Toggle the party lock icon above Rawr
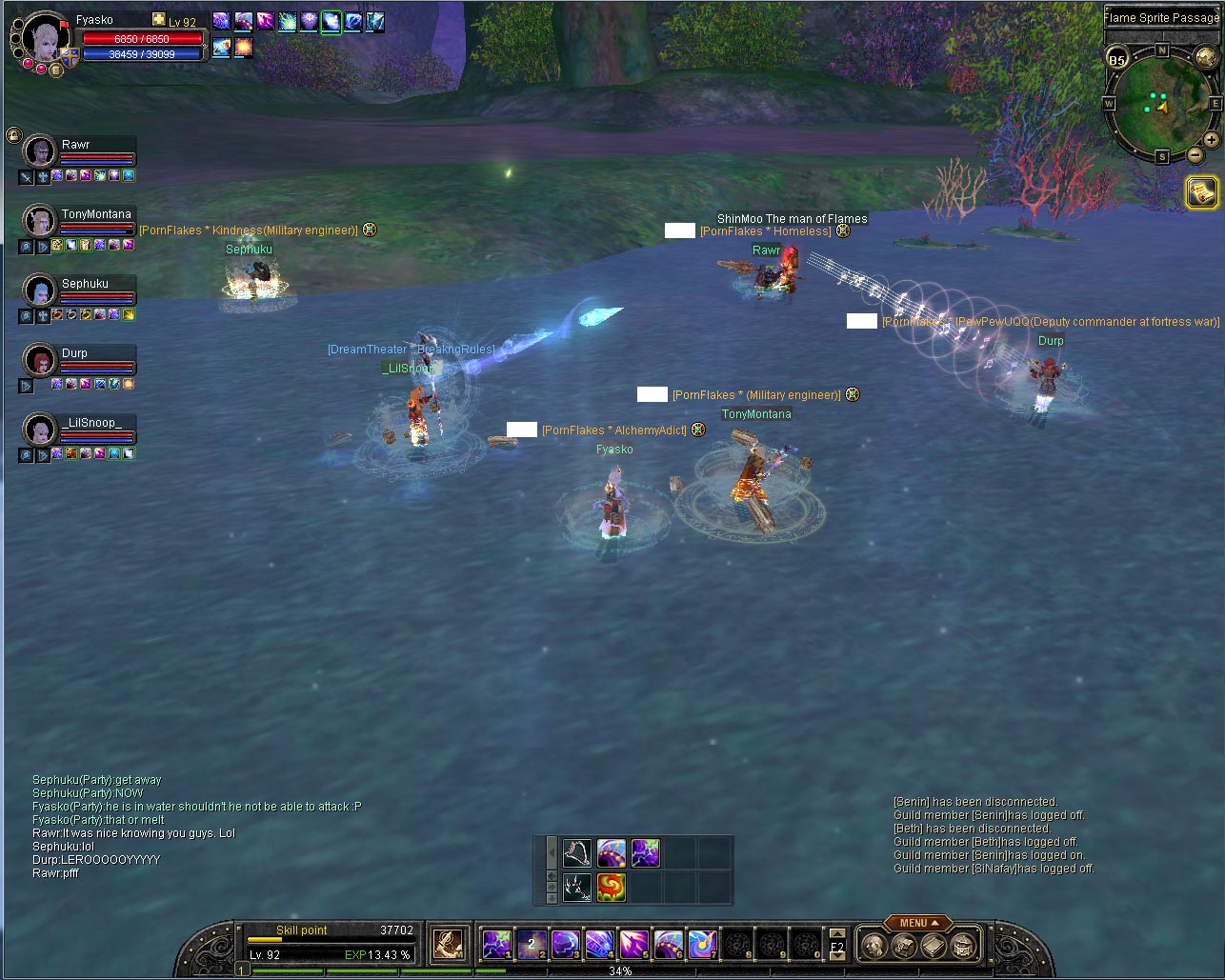The image size is (1225, 980). tap(13, 134)
